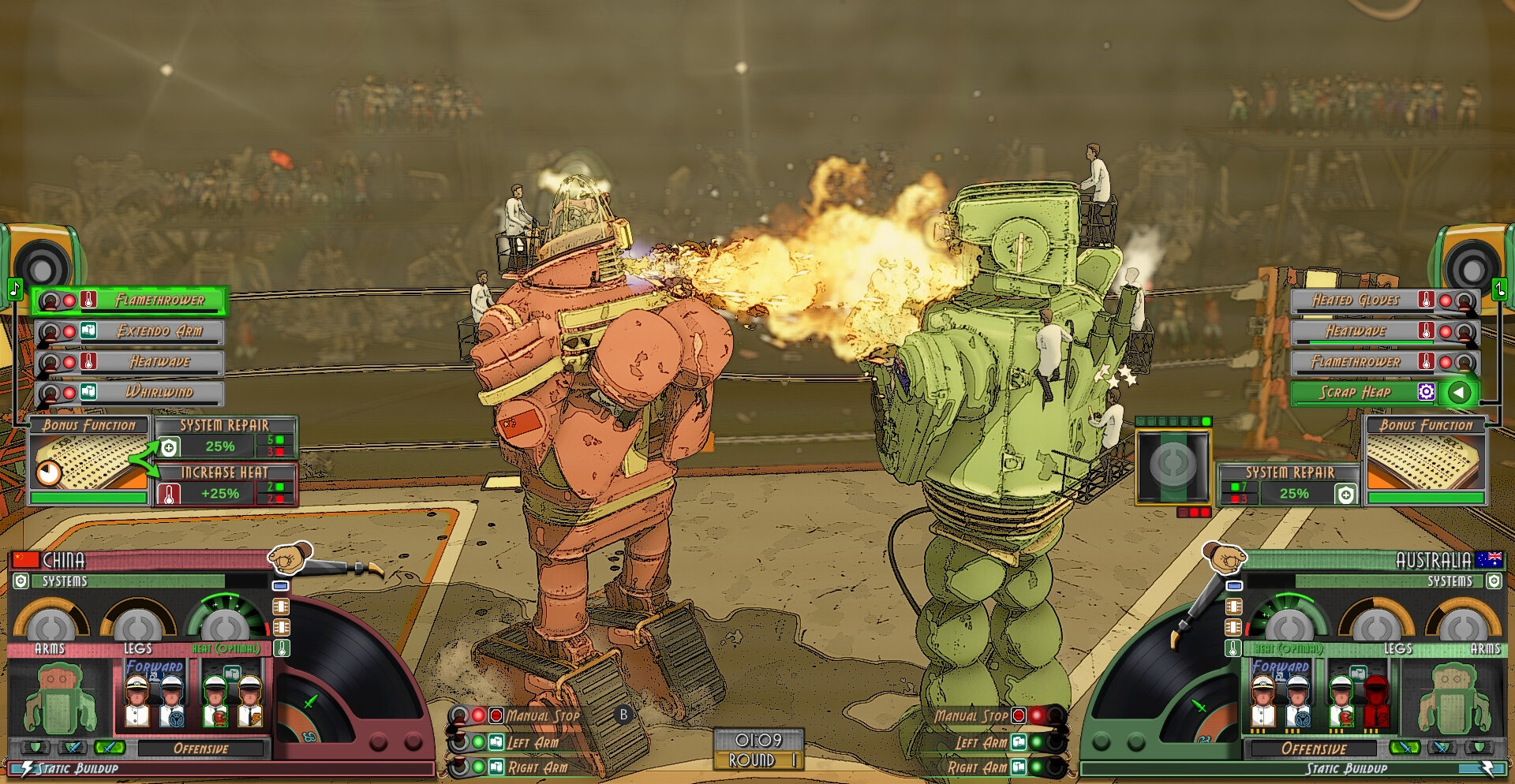Toggle China's Offensive stance label
1515x784 pixels.
[x=200, y=749]
